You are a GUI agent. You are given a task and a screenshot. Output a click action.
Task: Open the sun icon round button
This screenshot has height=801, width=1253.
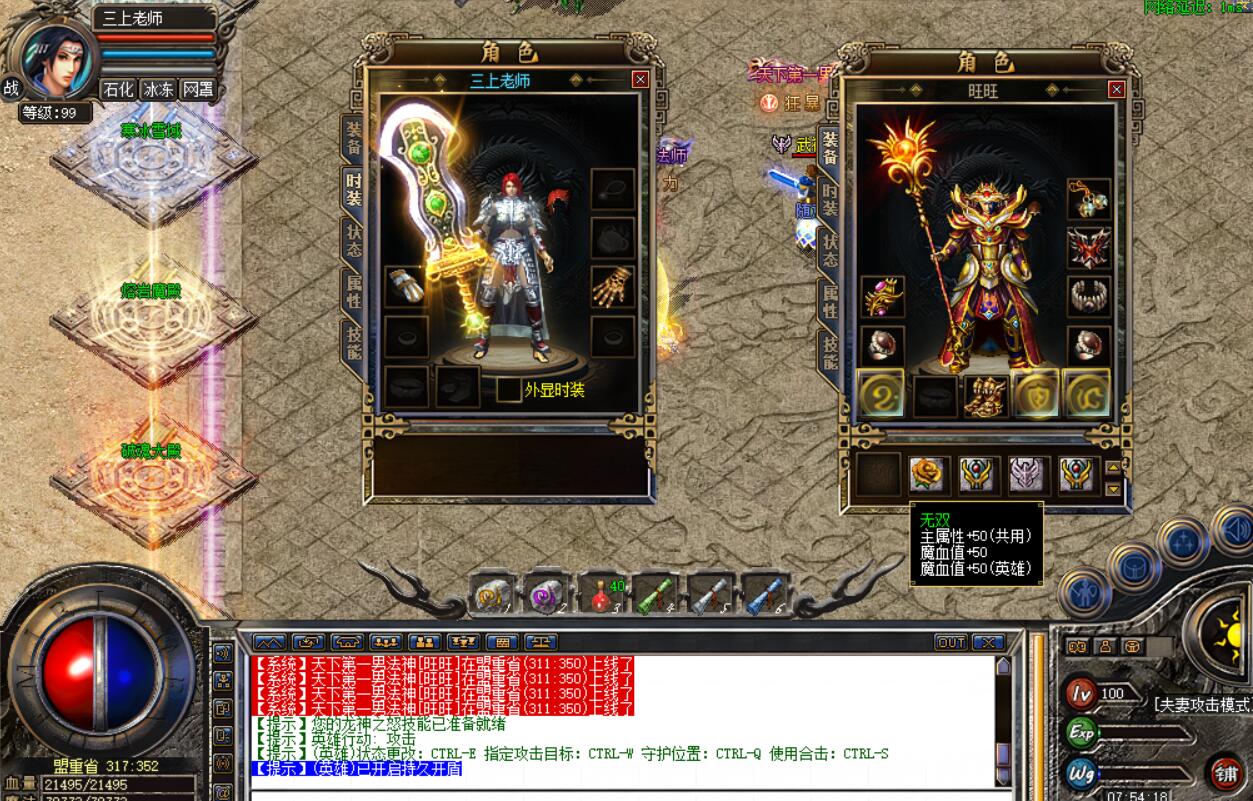(x=1226, y=628)
